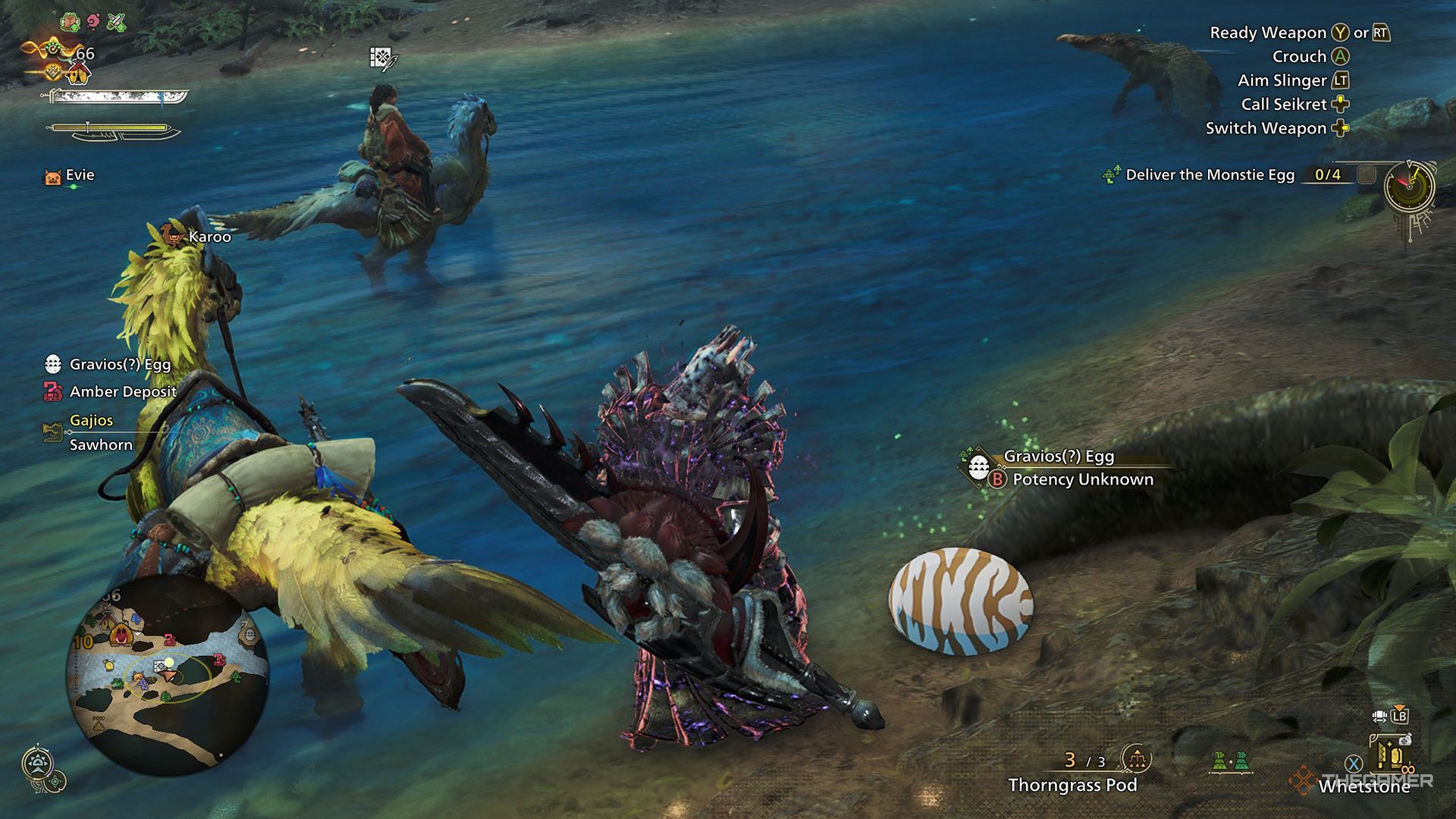Pick the Gajios entry in the list
The image size is (1456, 819).
(91, 420)
